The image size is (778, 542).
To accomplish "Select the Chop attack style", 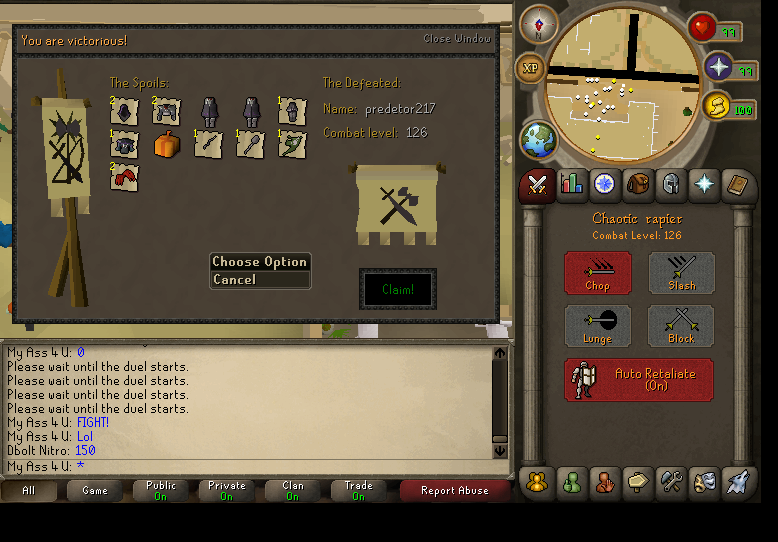I will [x=597, y=273].
